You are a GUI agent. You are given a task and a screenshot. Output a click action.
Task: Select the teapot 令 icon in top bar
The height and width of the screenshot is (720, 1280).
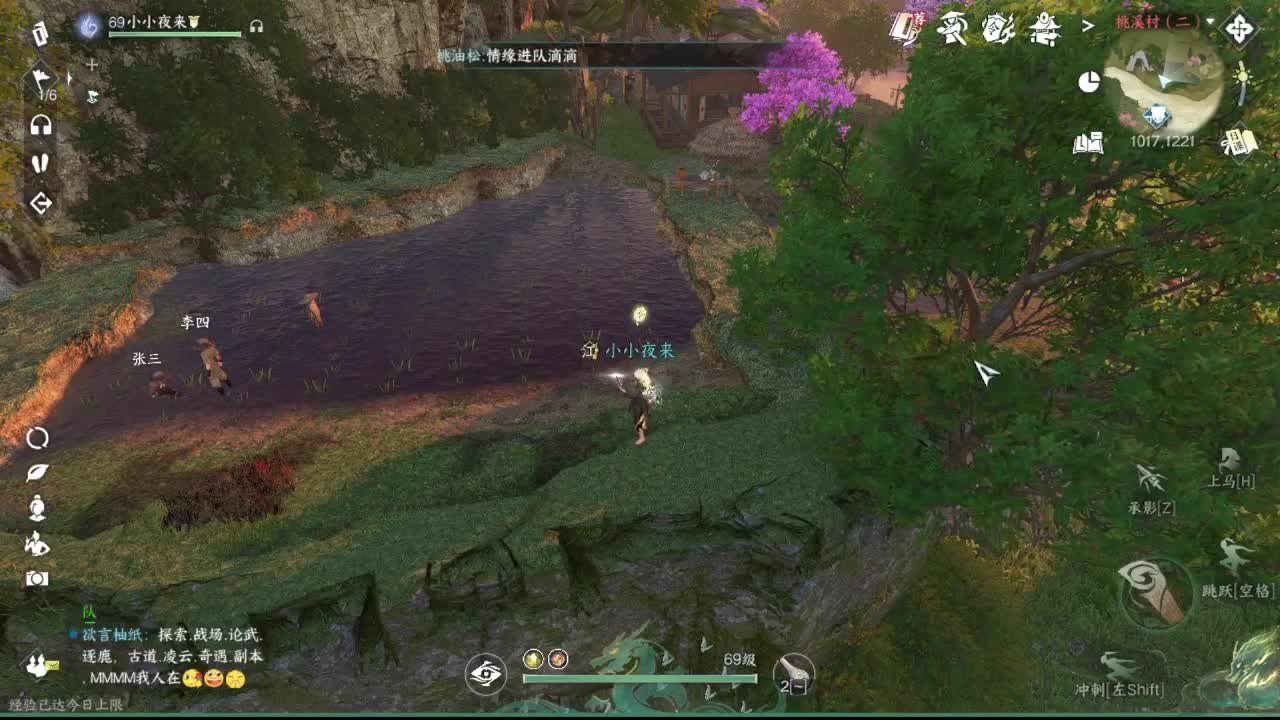(x=996, y=27)
